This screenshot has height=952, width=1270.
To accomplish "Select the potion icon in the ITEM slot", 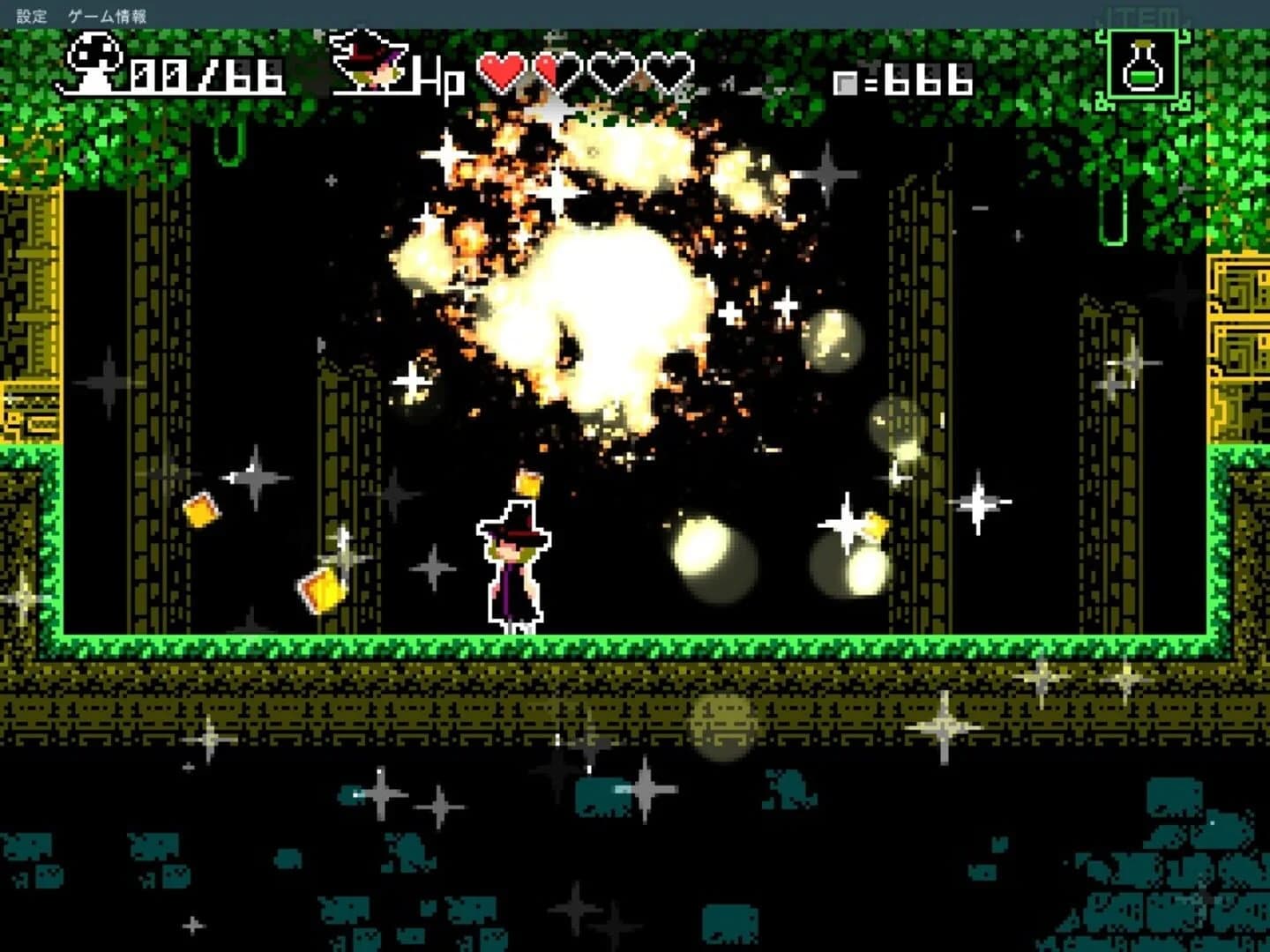I will (1141, 66).
